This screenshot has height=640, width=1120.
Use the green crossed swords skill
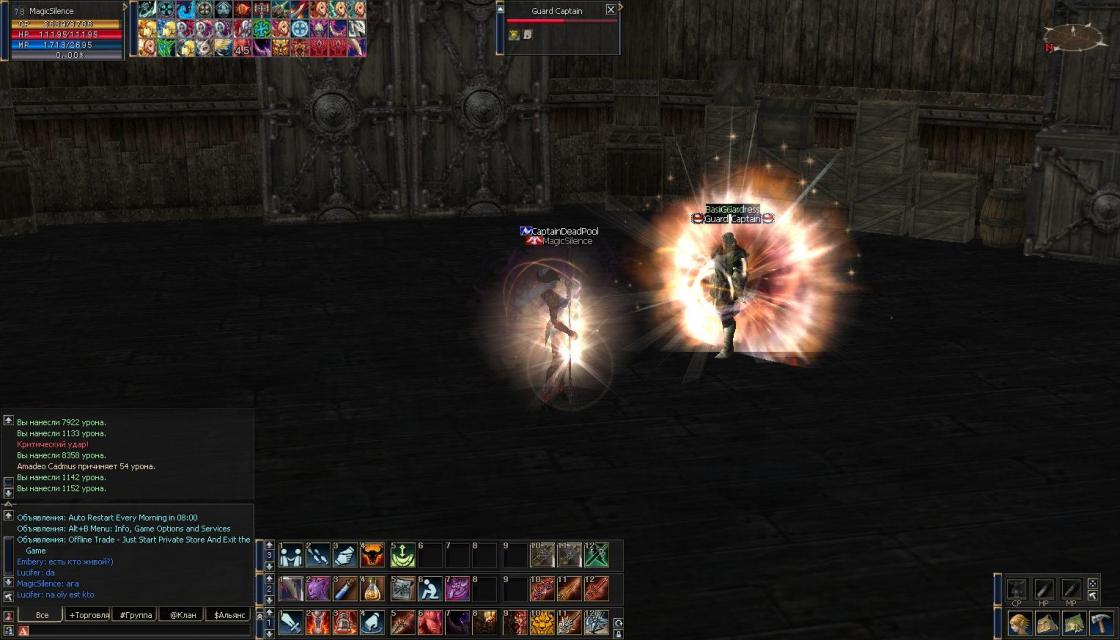point(597,555)
